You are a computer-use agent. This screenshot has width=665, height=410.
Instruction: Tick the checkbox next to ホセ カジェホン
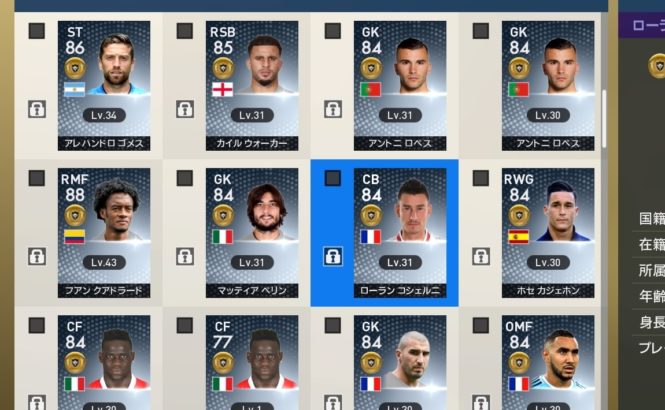point(480,178)
